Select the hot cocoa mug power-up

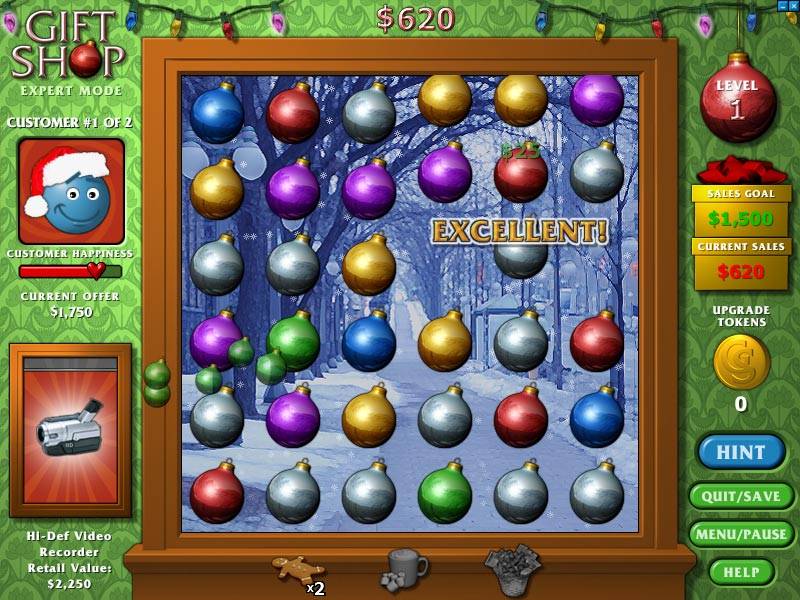(x=405, y=568)
